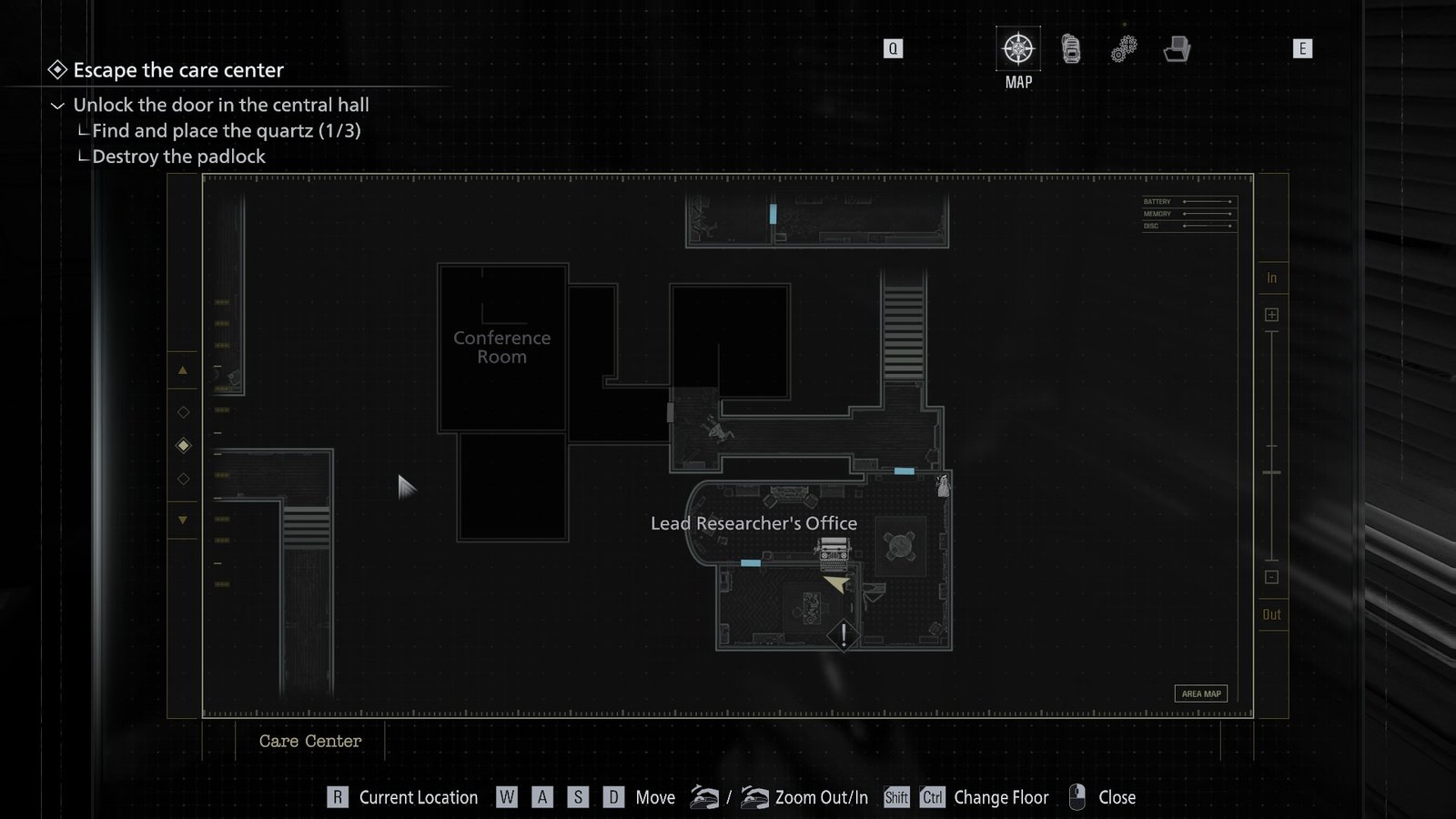Select the crafting gears icon

tap(1124, 50)
